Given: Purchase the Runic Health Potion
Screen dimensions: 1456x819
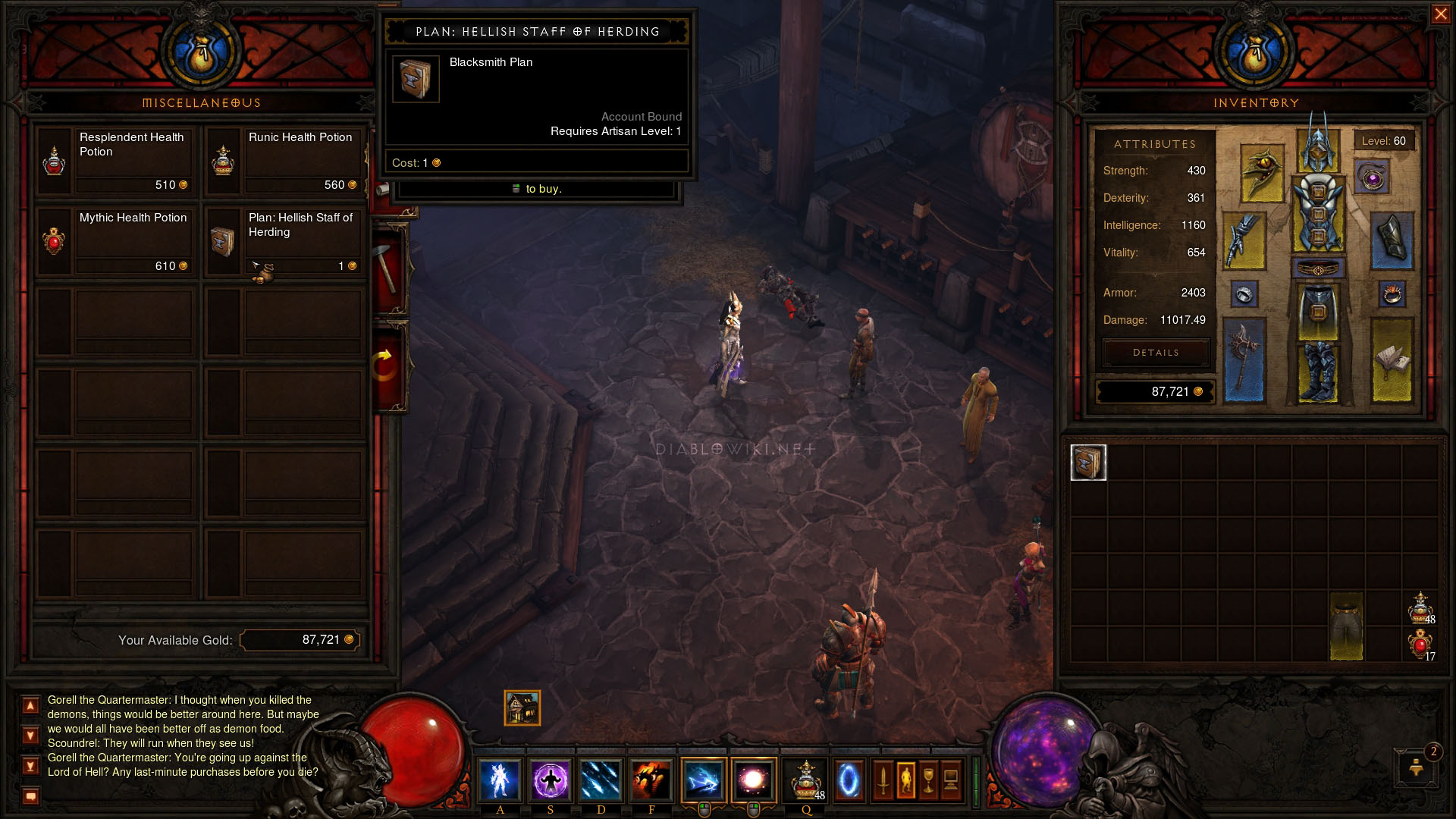Looking at the screenshot, I should pyautogui.click(x=284, y=160).
